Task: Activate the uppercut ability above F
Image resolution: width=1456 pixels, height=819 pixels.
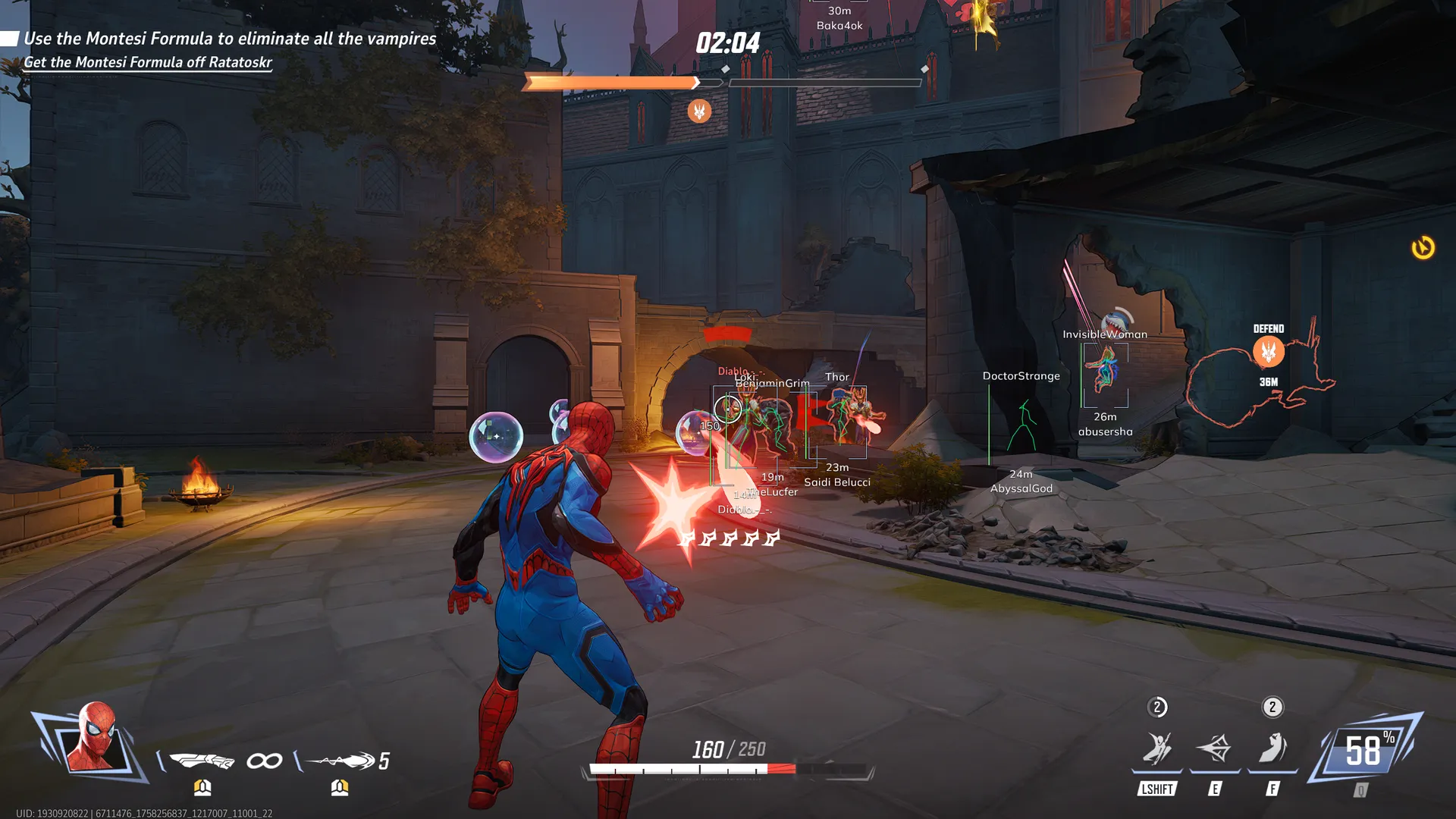Action: point(1272,748)
